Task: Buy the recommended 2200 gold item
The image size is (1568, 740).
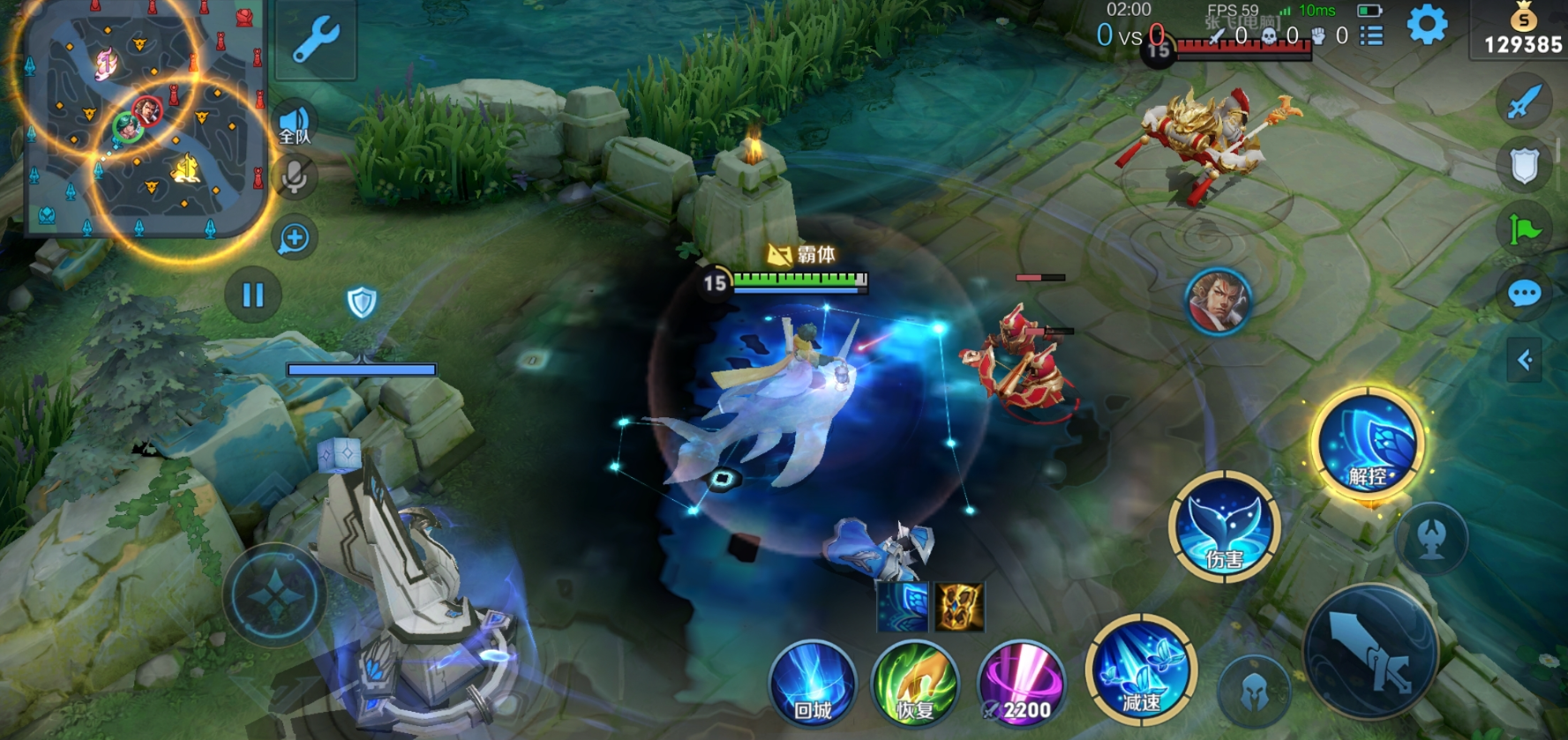Action: 1022,685
